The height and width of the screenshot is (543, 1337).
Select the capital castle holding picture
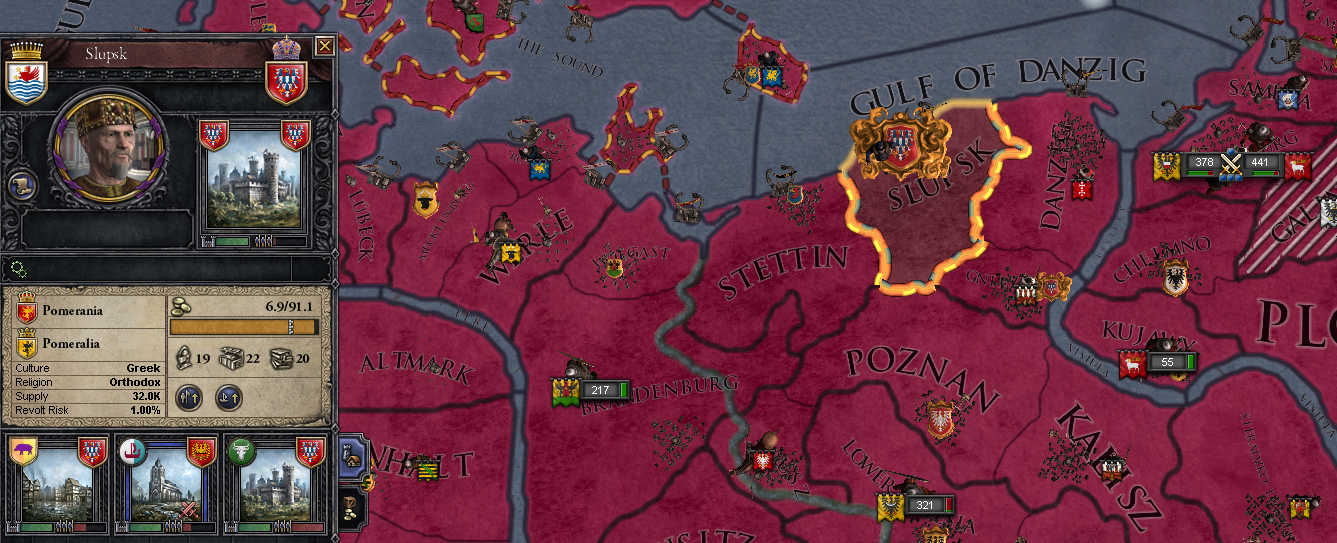tap(254, 185)
